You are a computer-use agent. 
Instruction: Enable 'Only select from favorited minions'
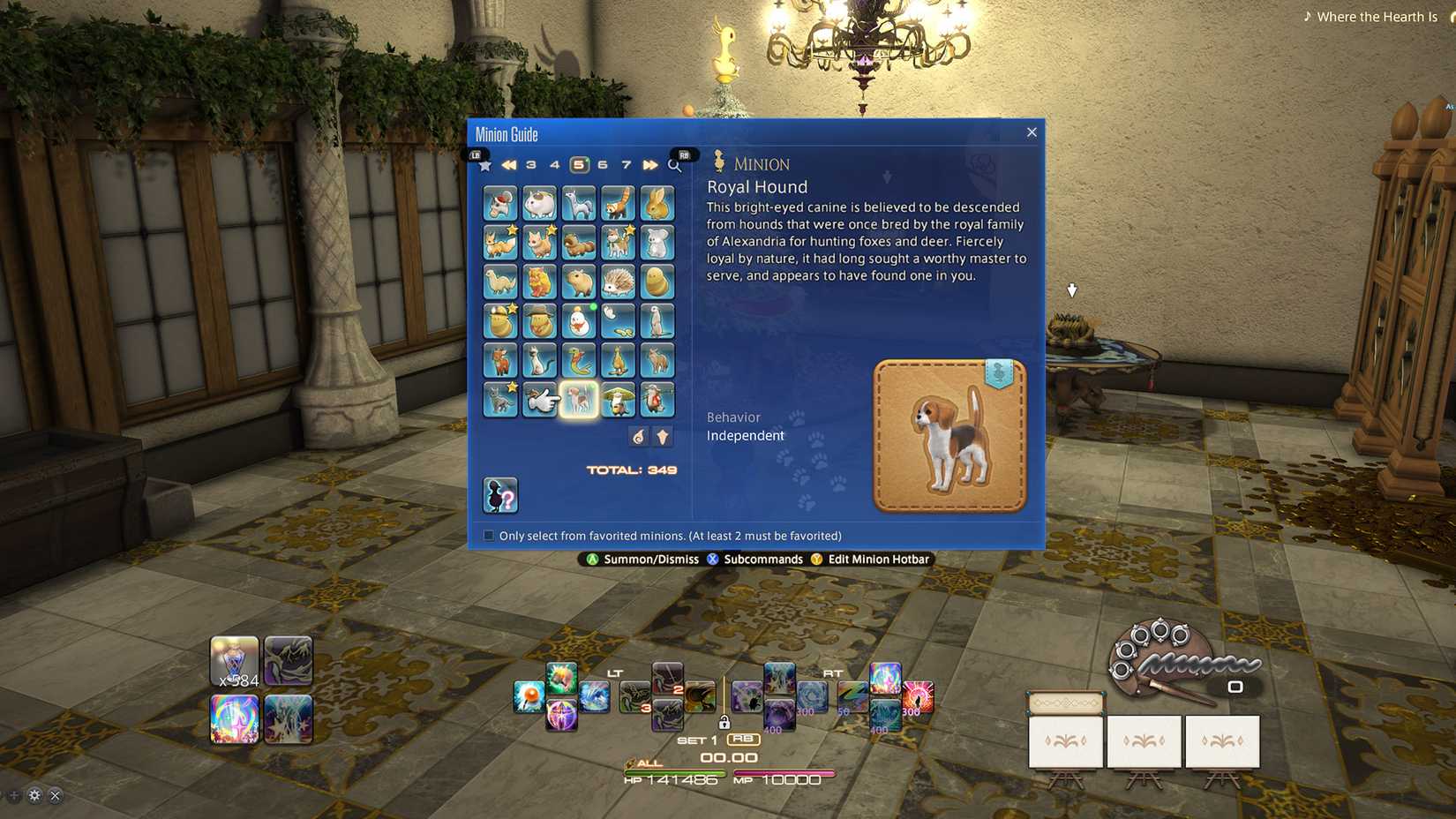tap(487, 535)
